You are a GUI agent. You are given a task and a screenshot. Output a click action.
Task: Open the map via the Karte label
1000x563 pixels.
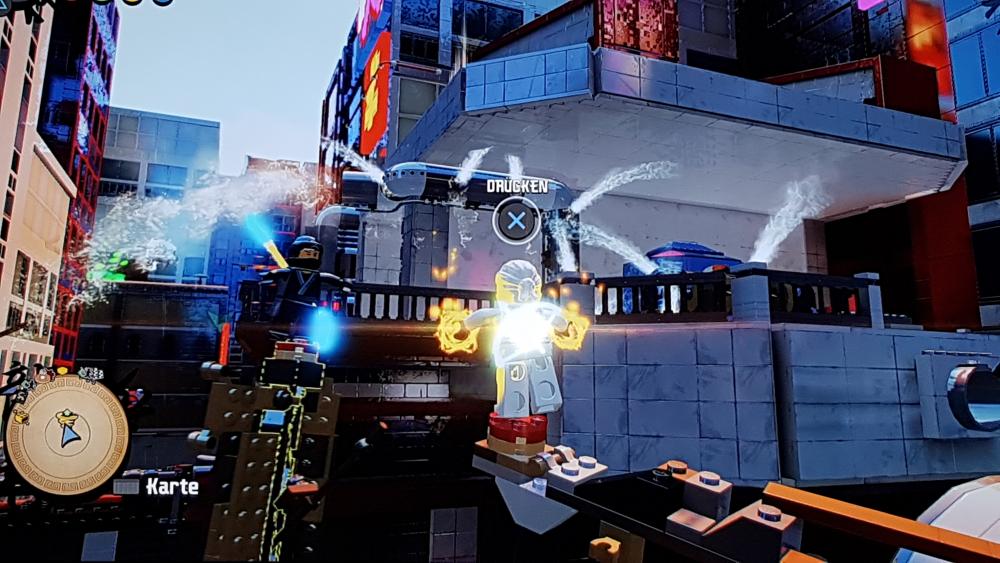pos(171,487)
